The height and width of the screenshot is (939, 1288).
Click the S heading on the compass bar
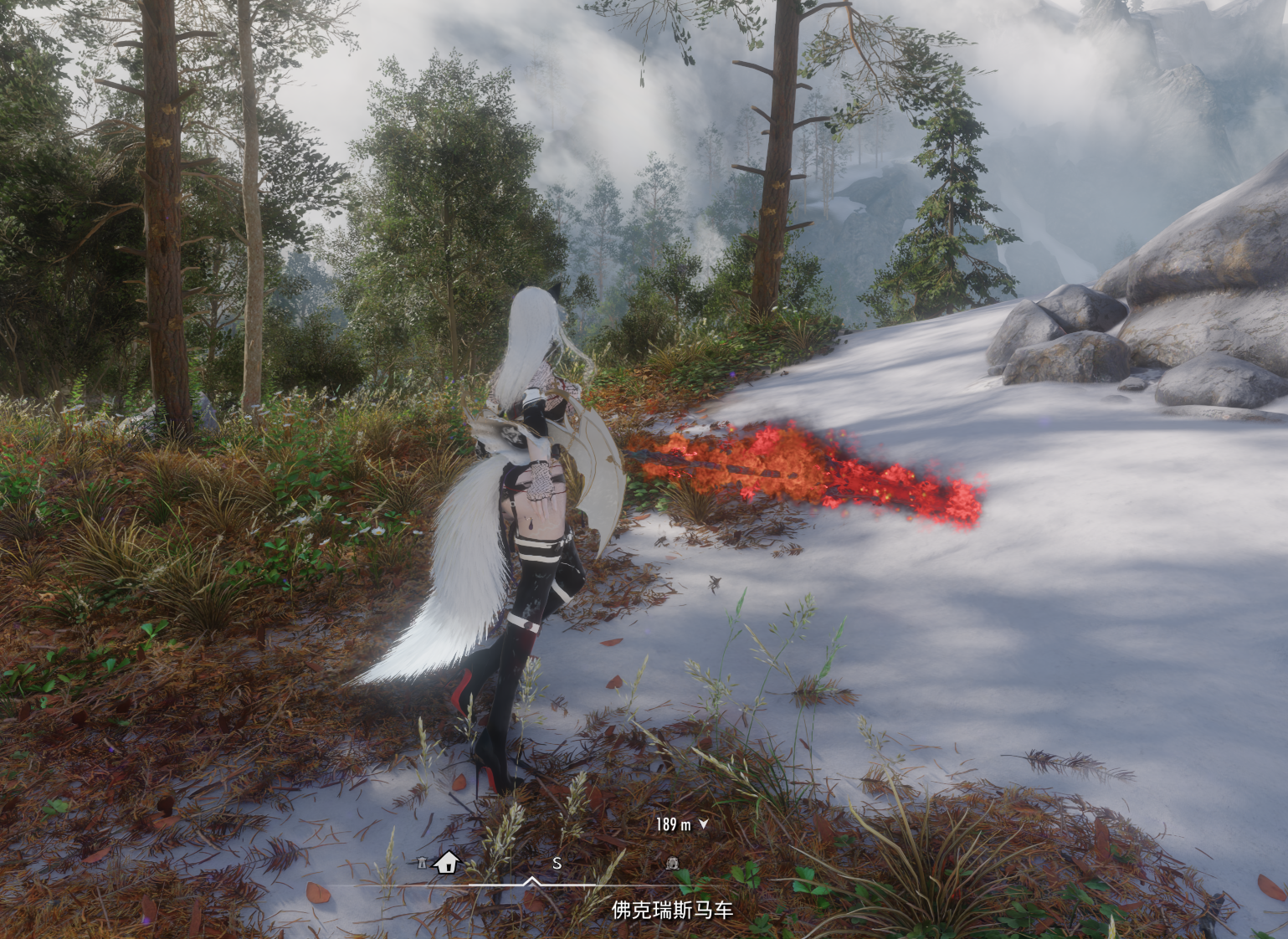click(557, 863)
